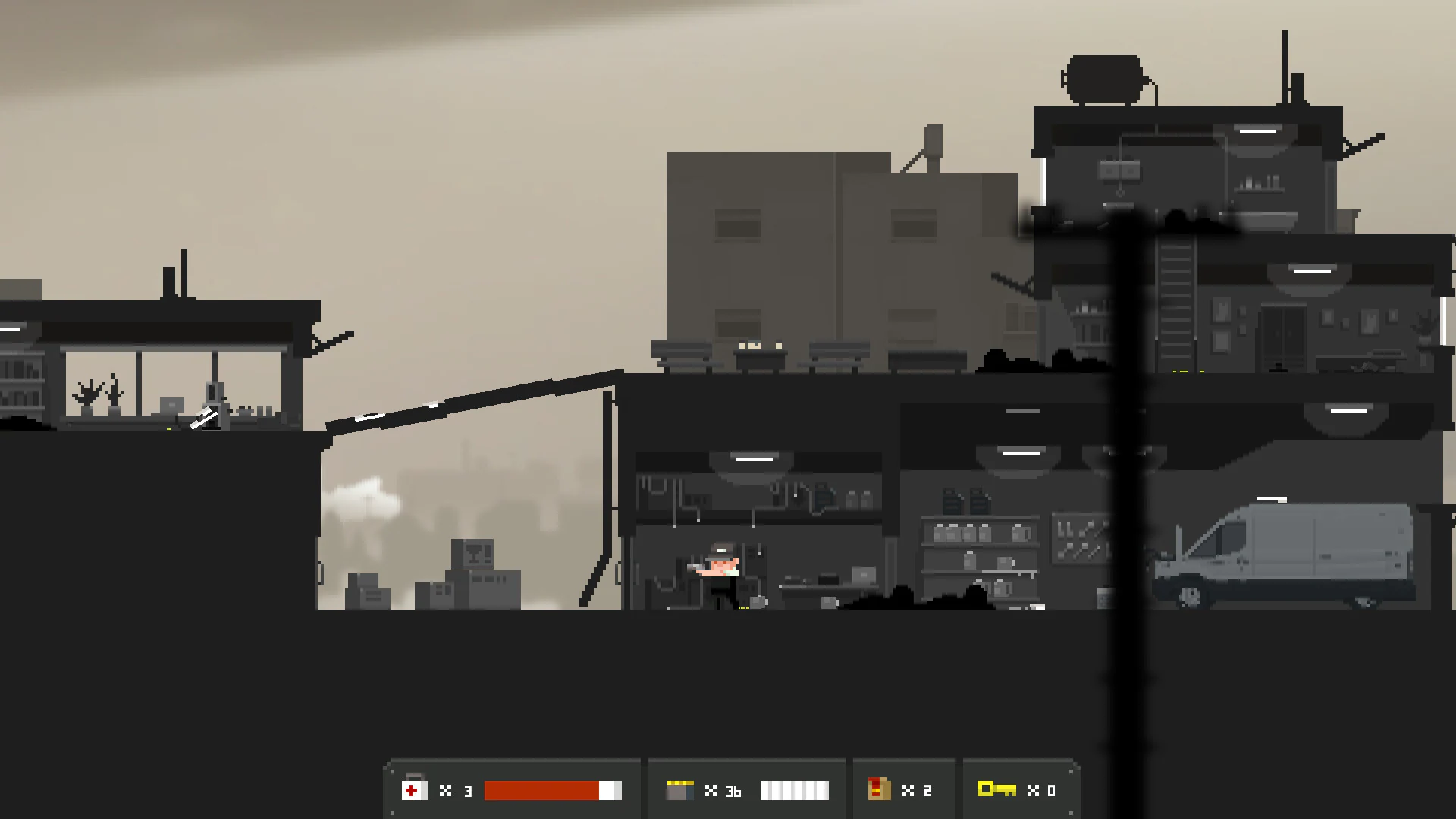
Task: Click the ammo counter showing x 36
Action: pos(726,790)
